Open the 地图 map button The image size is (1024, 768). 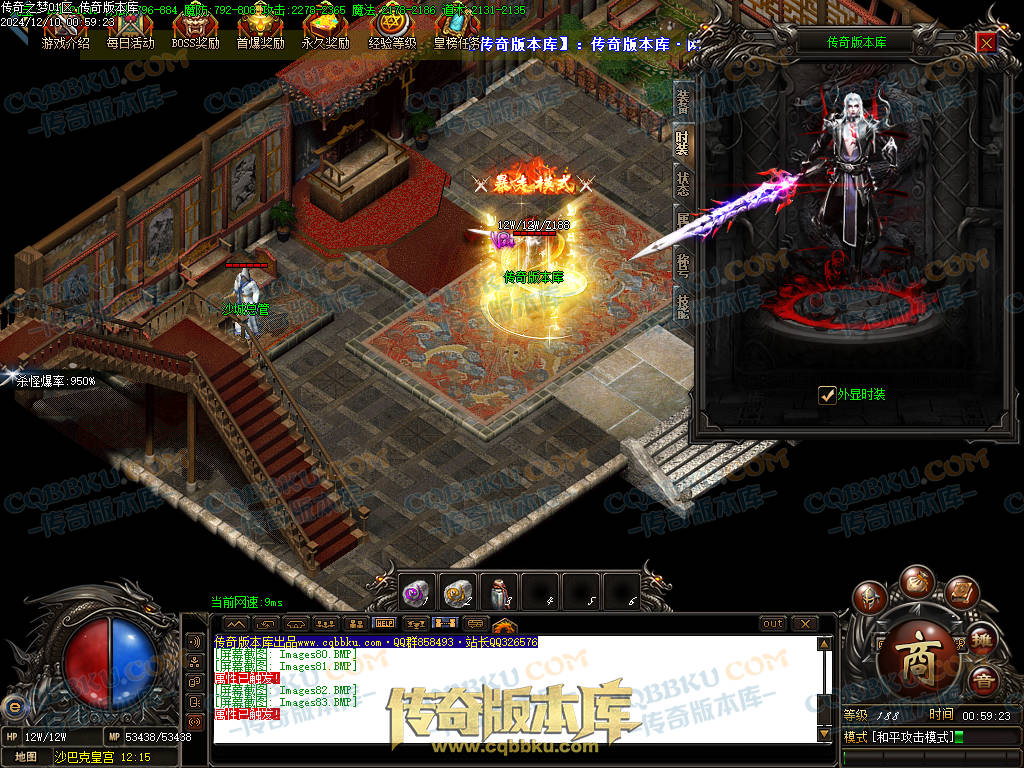[25, 757]
